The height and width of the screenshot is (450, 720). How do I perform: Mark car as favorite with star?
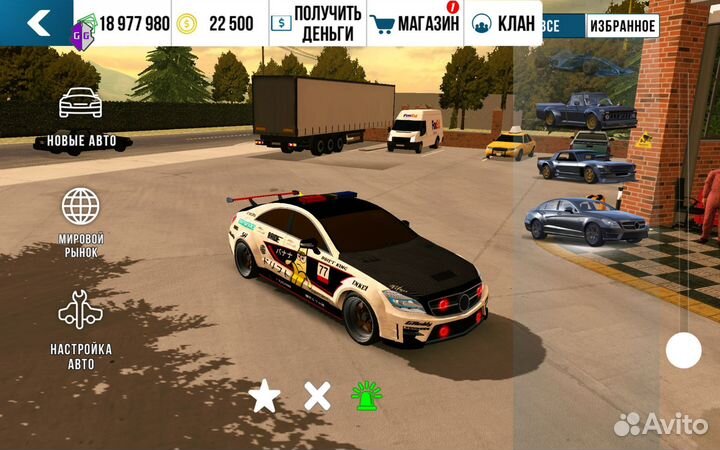click(264, 396)
